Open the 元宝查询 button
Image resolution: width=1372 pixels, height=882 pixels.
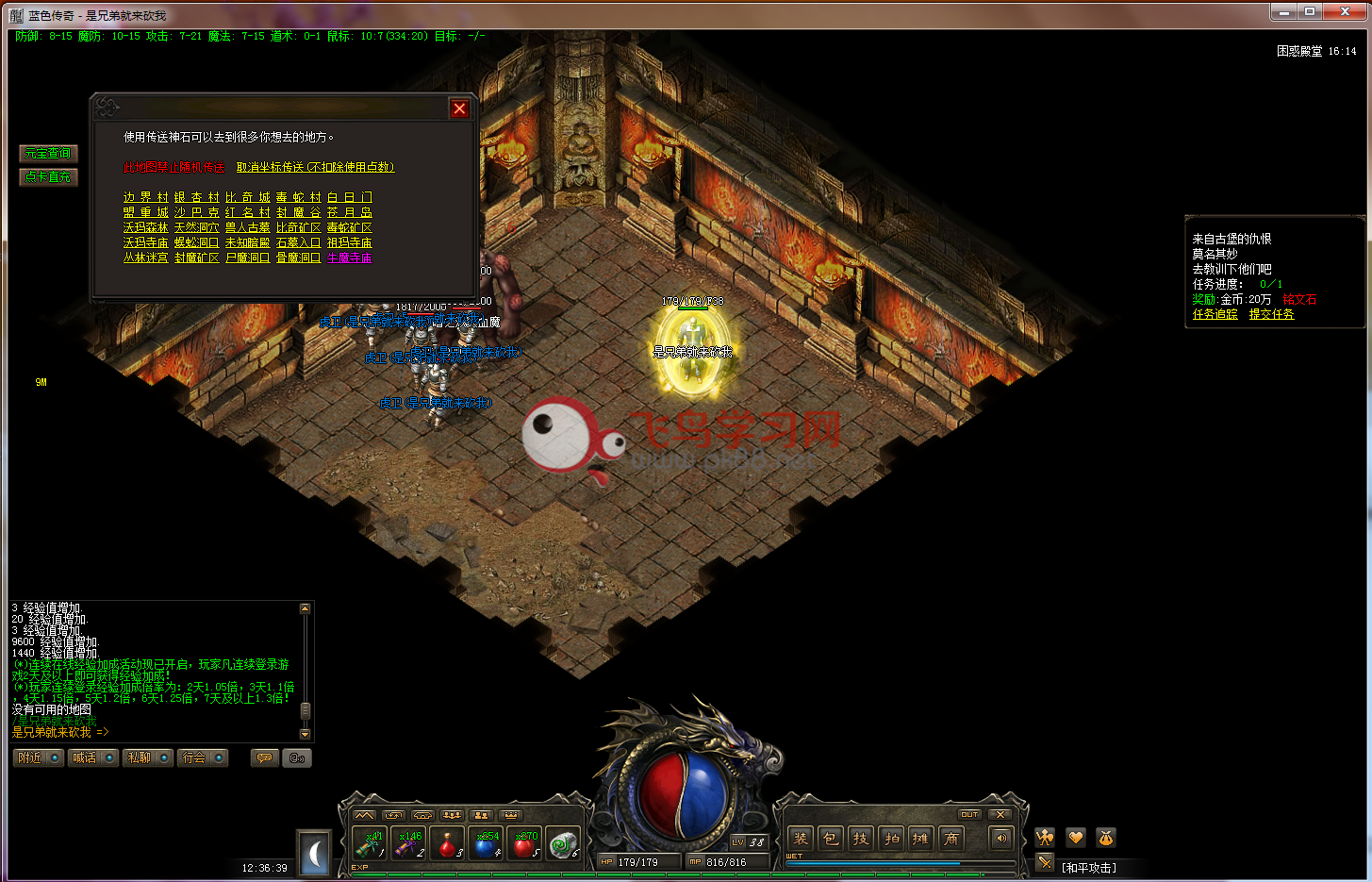tap(47, 153)
